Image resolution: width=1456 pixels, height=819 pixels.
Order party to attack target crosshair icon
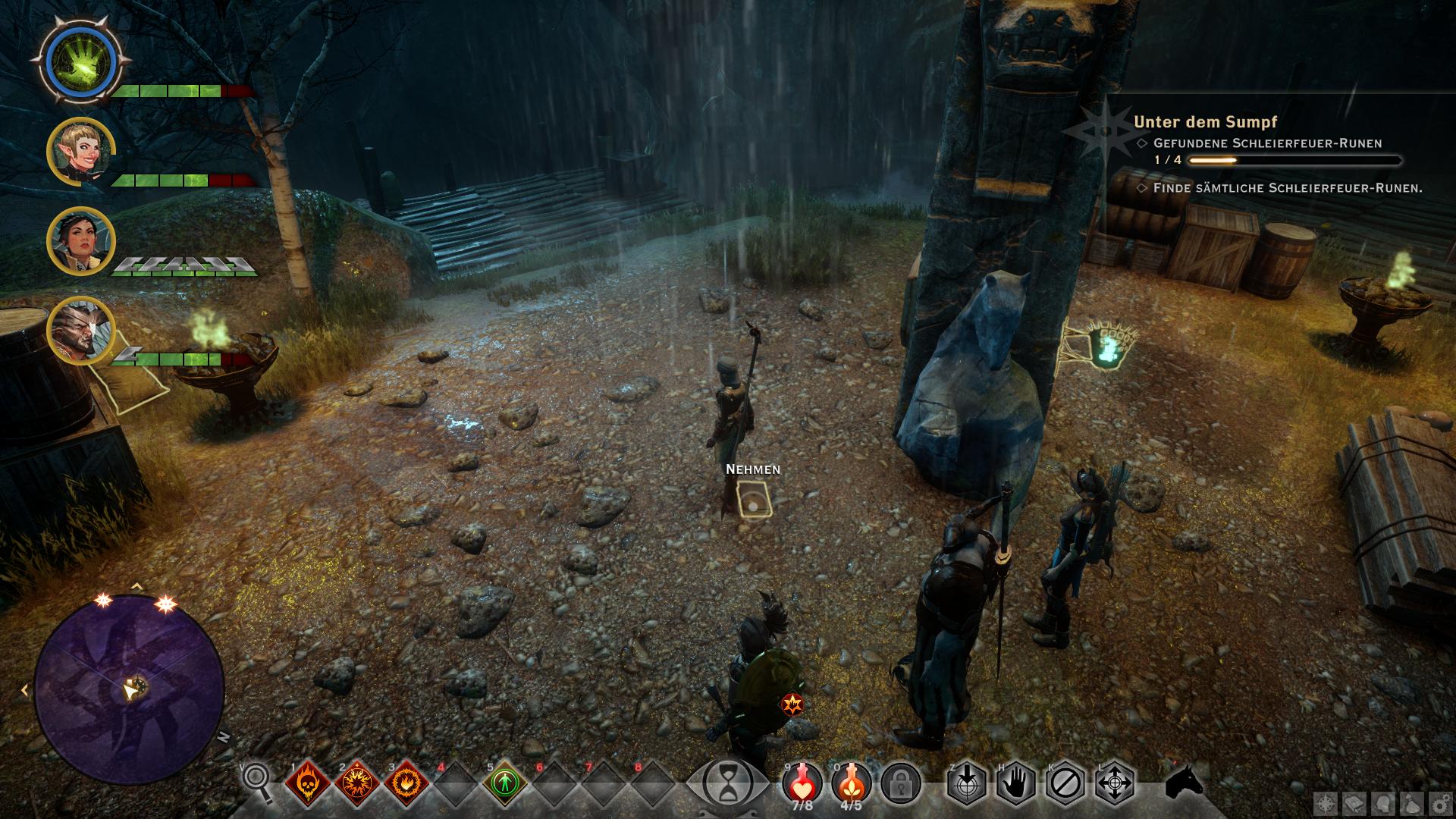[967, 783]
